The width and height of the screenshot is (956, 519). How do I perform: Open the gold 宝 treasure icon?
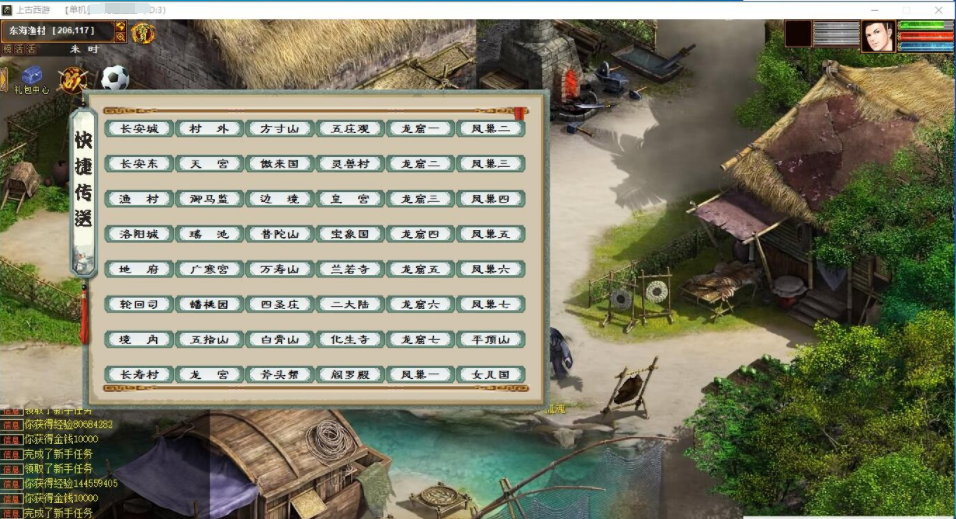pos(143,33)
